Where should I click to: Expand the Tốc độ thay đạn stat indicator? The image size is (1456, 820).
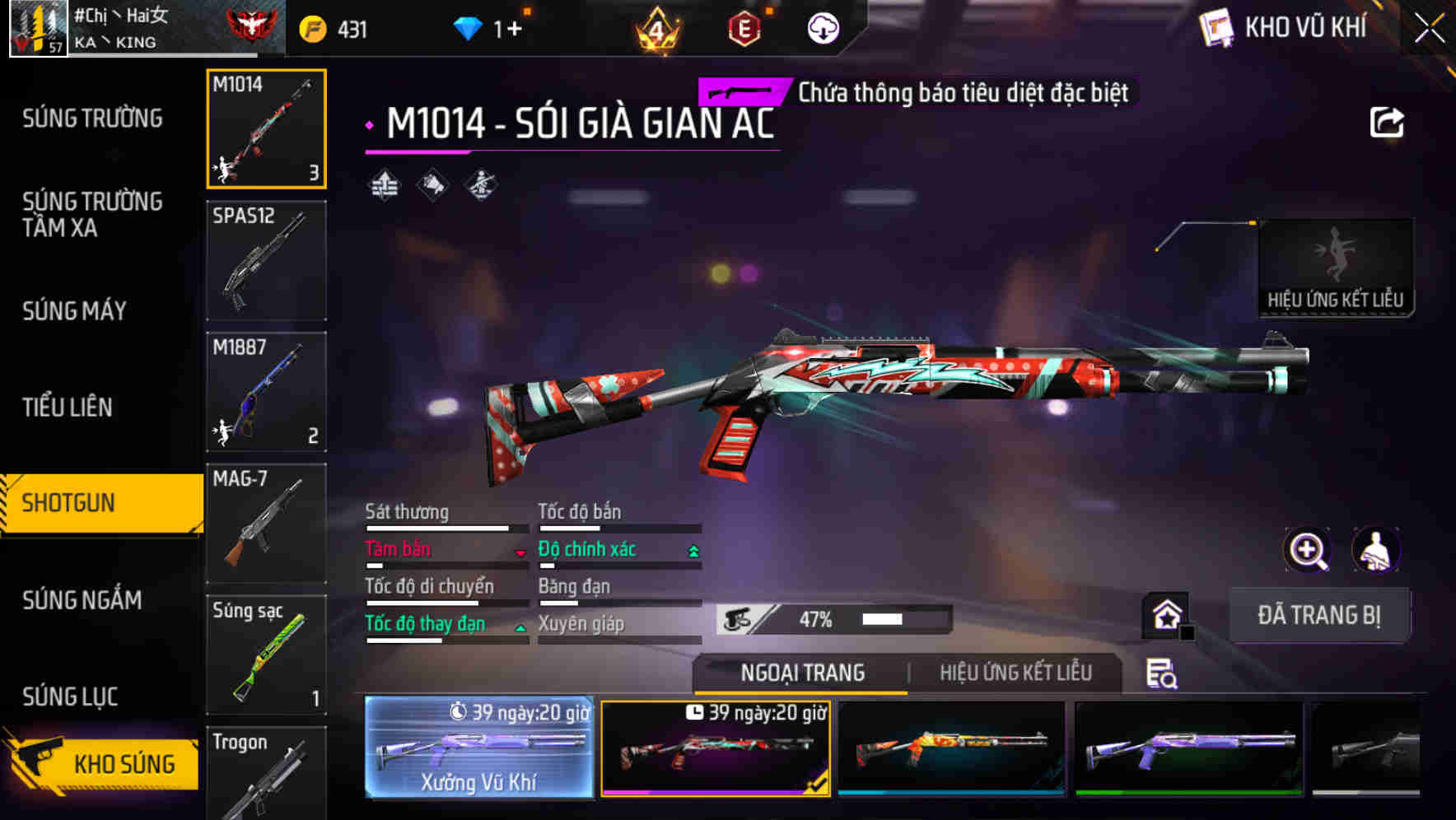pyautogui.click(x=522, y=627)
